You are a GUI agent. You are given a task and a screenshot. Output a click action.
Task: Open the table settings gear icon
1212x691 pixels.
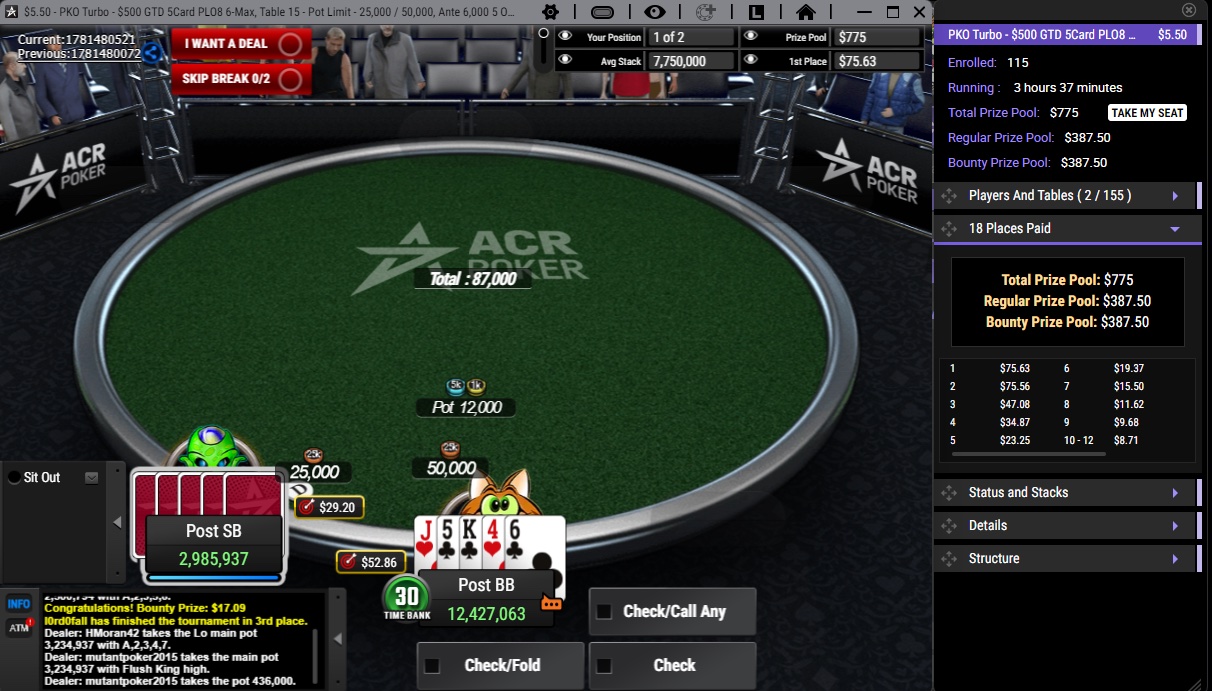(550, 12)
